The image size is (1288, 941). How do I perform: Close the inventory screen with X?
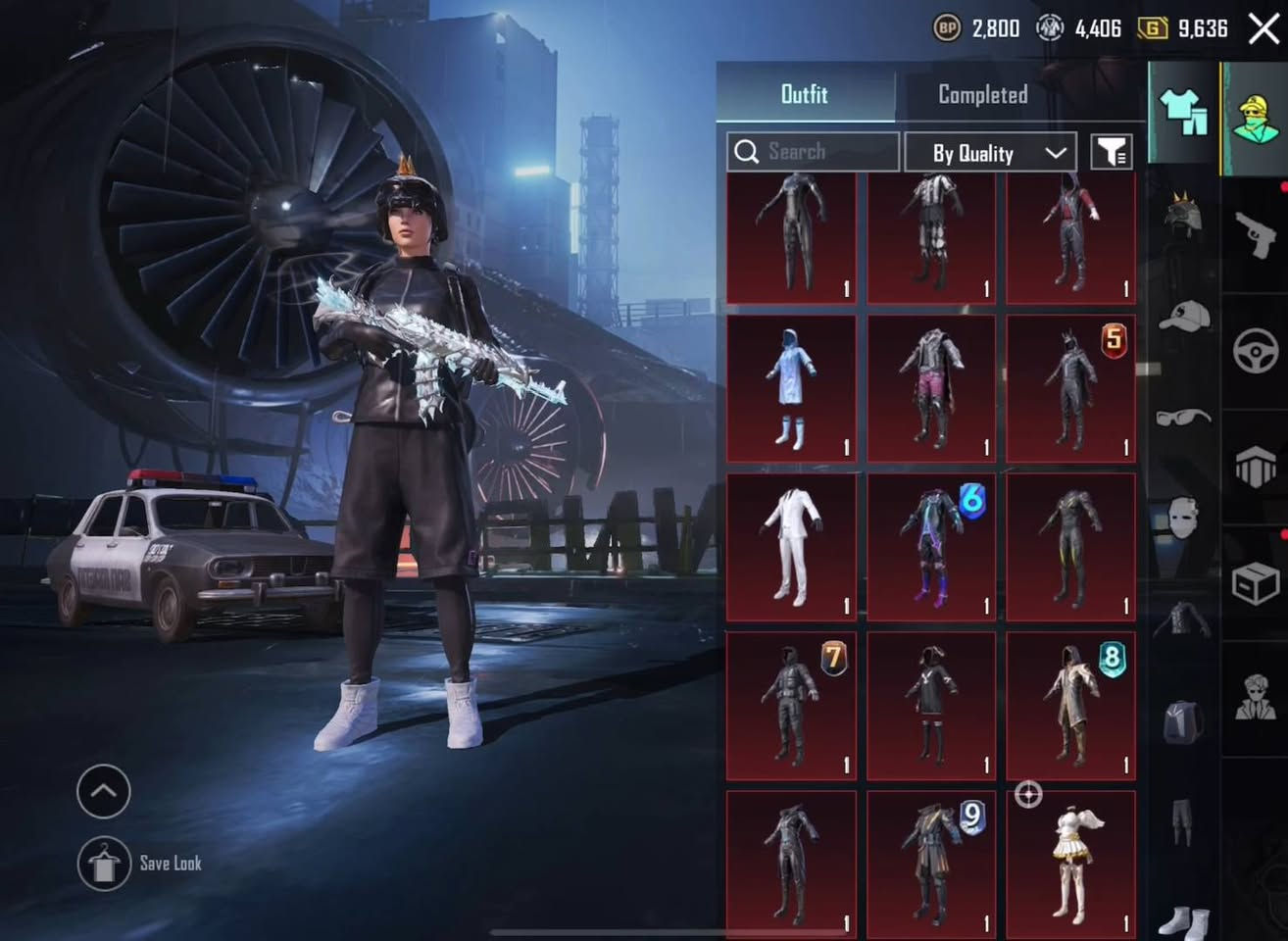tap(1263, 28)
